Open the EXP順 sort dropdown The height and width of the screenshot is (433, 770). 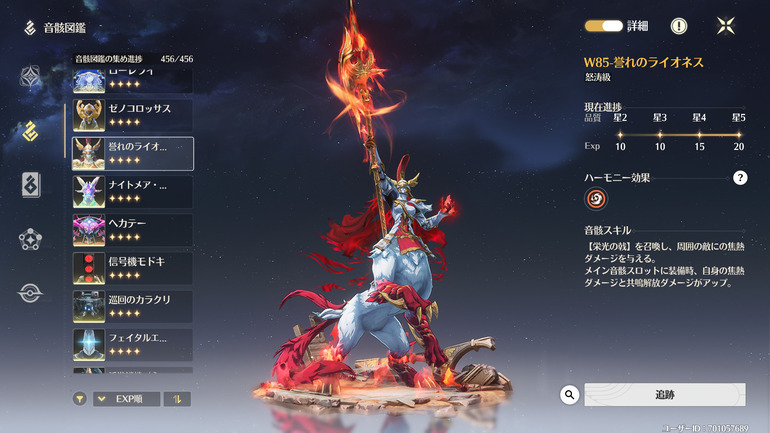126,399
